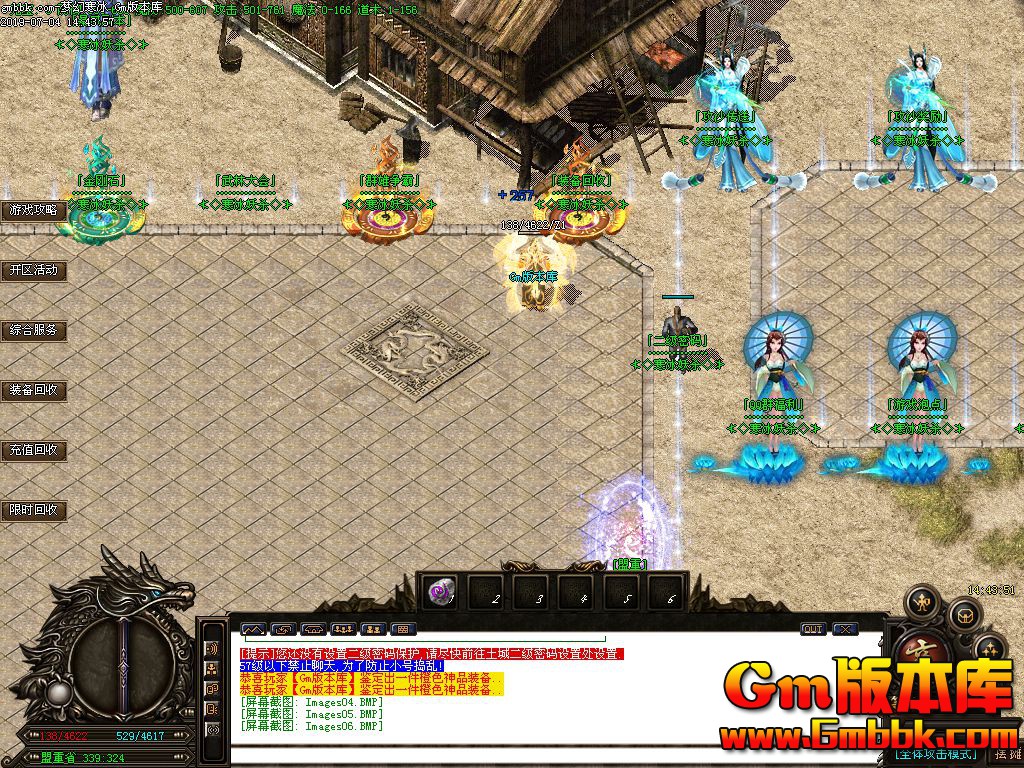Open the 充值回收 recharge recycle button
The width and height of the screenshot is (1024, 768).
click(34, 450)
